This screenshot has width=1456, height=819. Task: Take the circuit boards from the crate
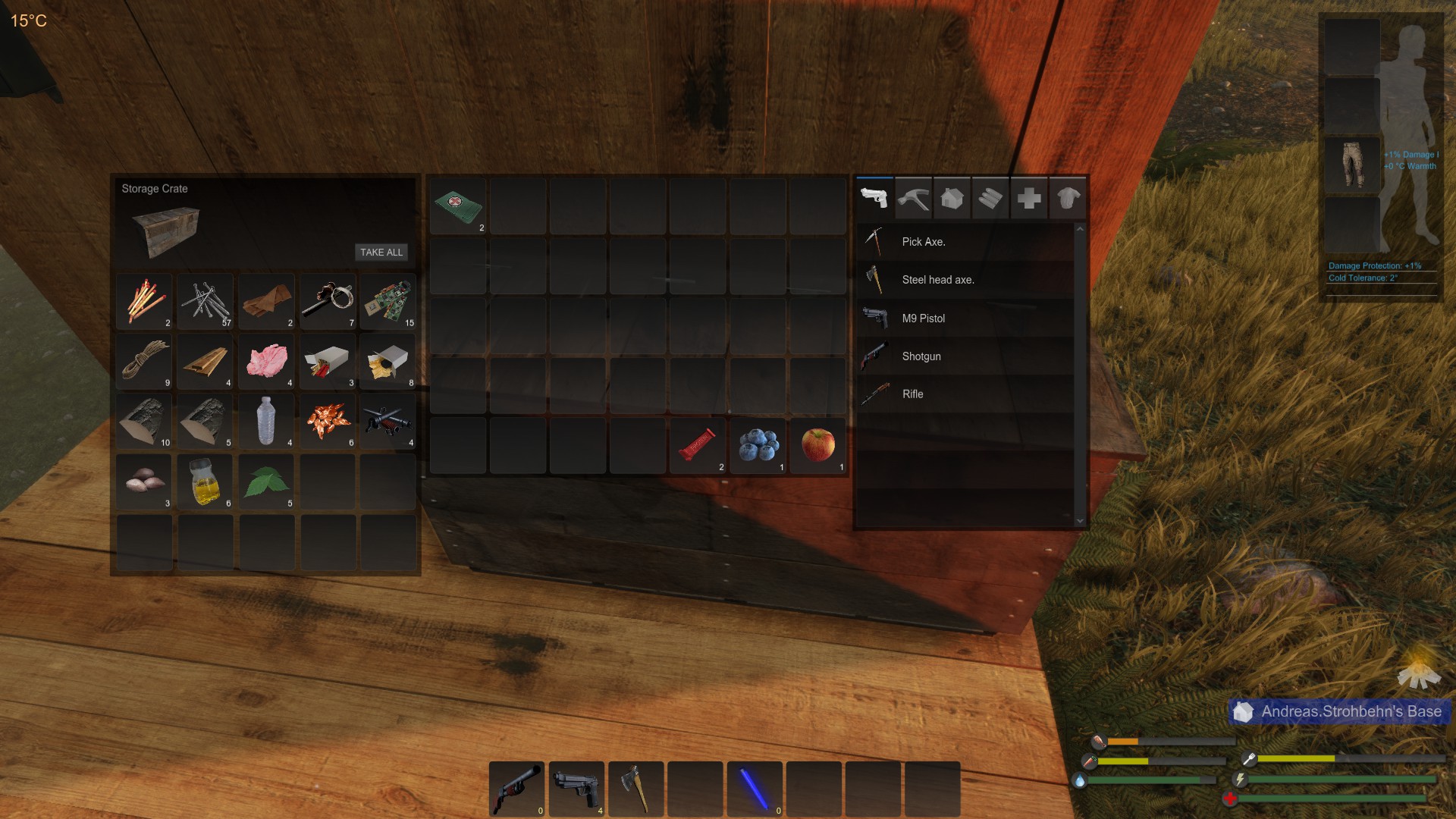click(388, 301)
